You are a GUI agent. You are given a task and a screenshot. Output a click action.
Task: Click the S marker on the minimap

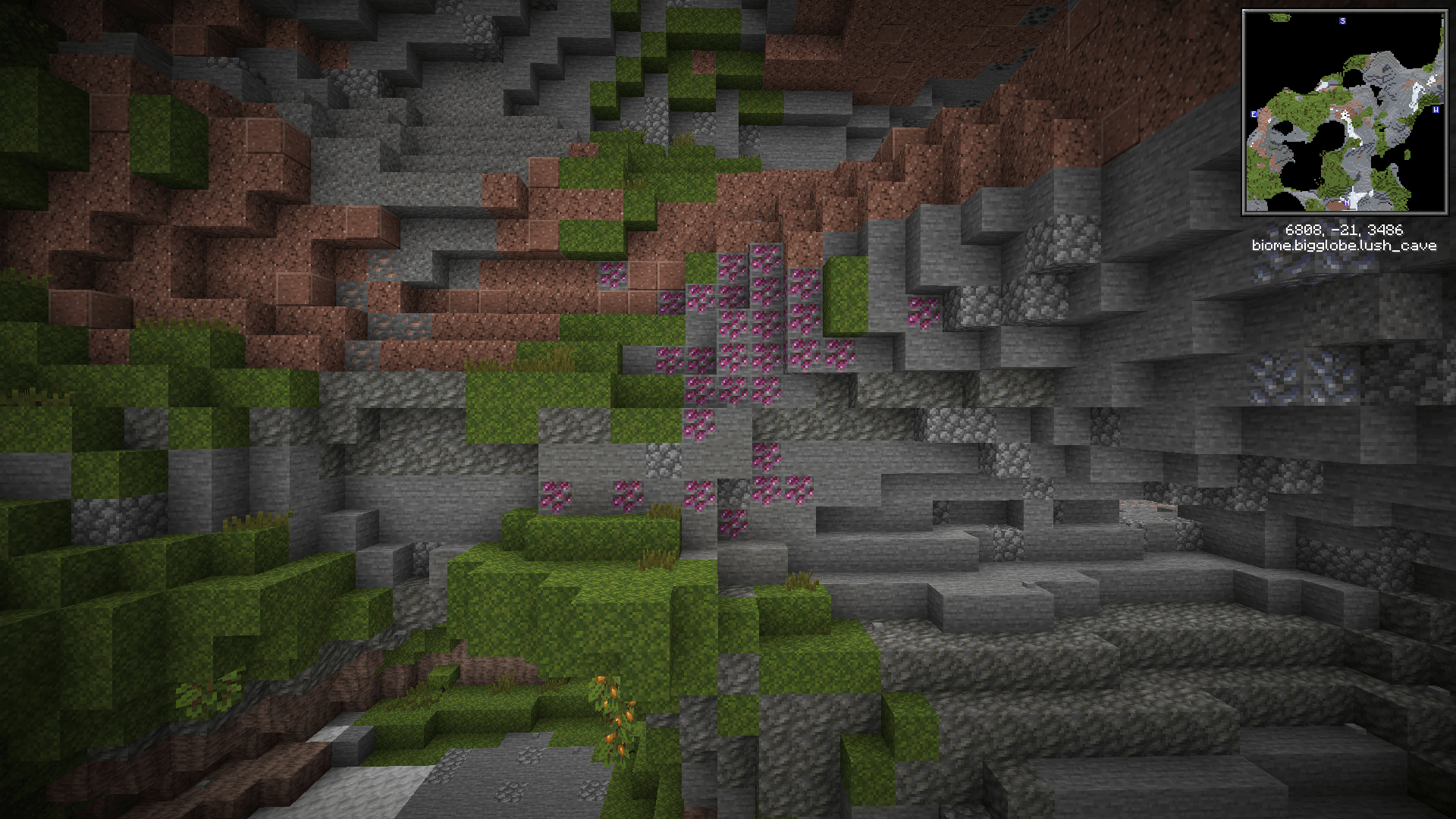pyautogui.click(x=1341, y=21)
